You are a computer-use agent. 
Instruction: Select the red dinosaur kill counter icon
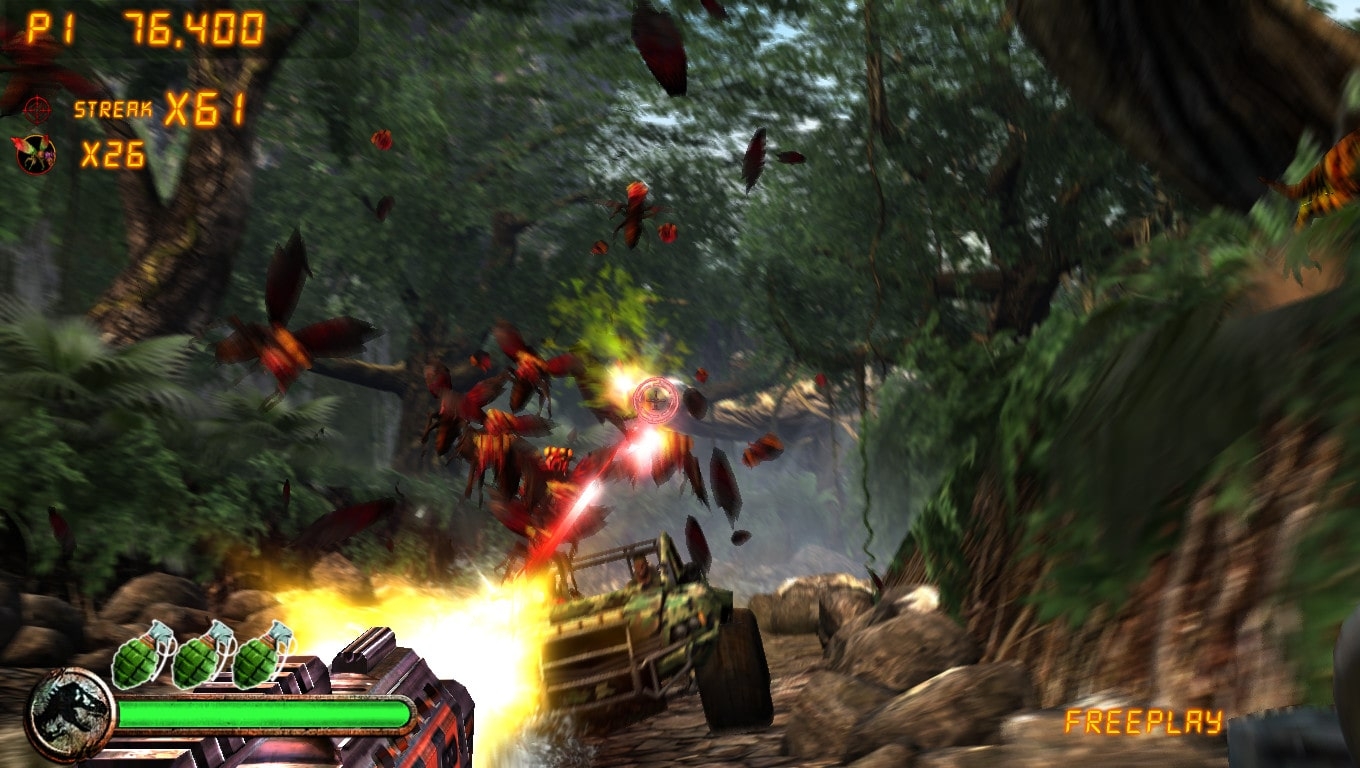pos(35,154)
